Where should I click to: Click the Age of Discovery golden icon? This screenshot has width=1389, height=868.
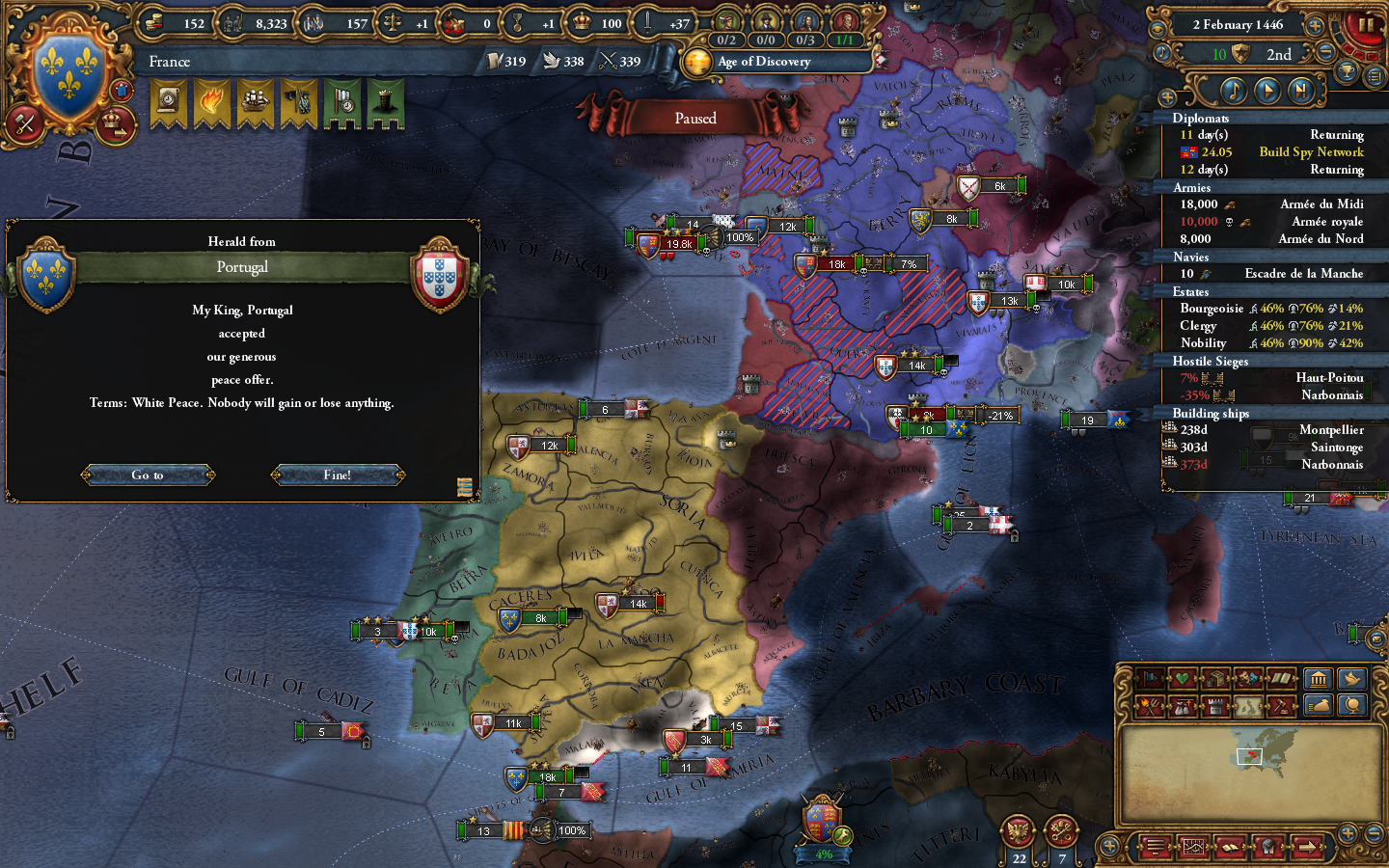click(698, 62)
